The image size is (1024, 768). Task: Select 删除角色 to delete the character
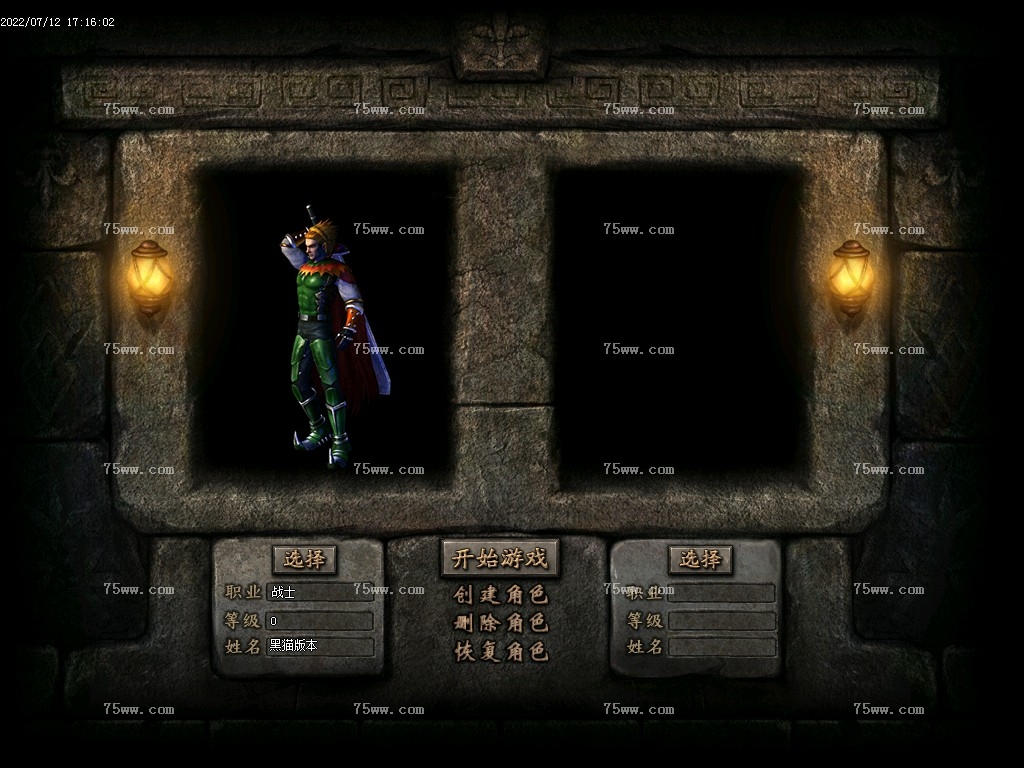point(500,623)
